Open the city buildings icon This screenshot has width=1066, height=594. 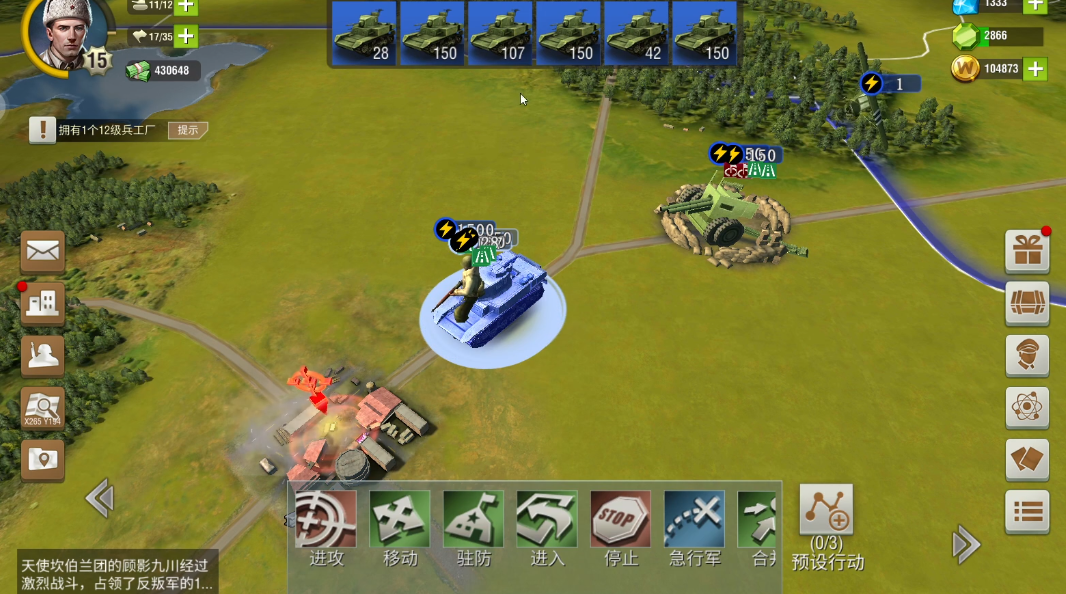43,304
